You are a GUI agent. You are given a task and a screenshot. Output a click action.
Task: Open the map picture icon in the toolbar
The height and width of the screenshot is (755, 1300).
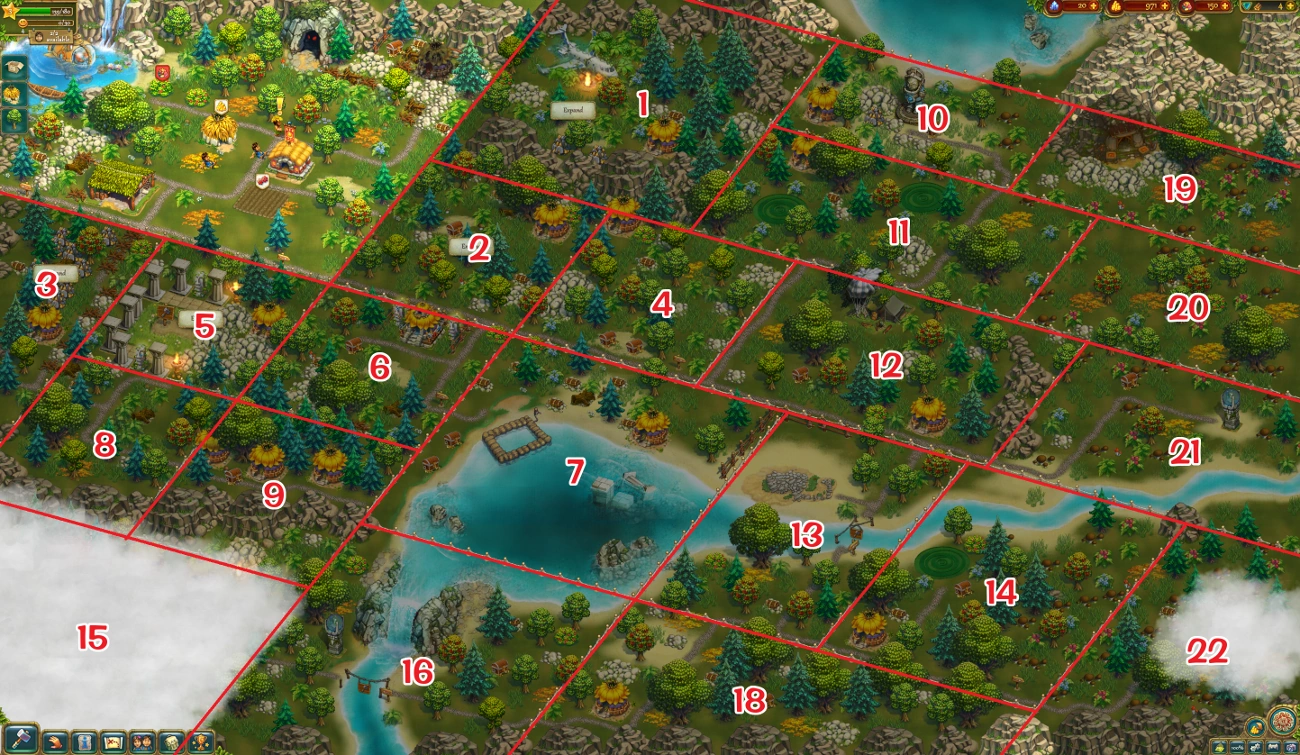pyautogui.click(x=113, y=742)
